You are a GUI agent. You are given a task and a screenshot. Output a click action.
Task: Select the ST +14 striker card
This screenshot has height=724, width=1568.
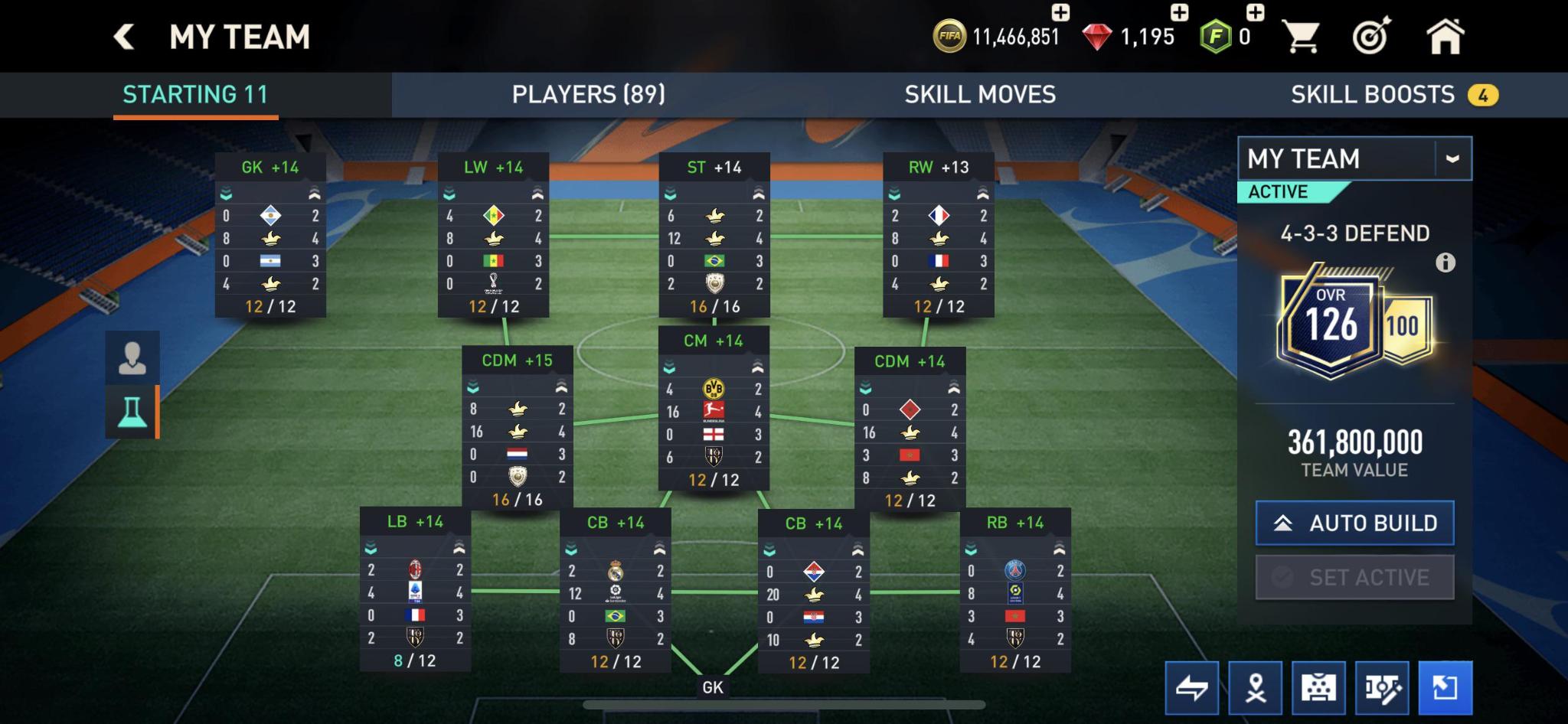pyautogui.click(x=714, y=235)
